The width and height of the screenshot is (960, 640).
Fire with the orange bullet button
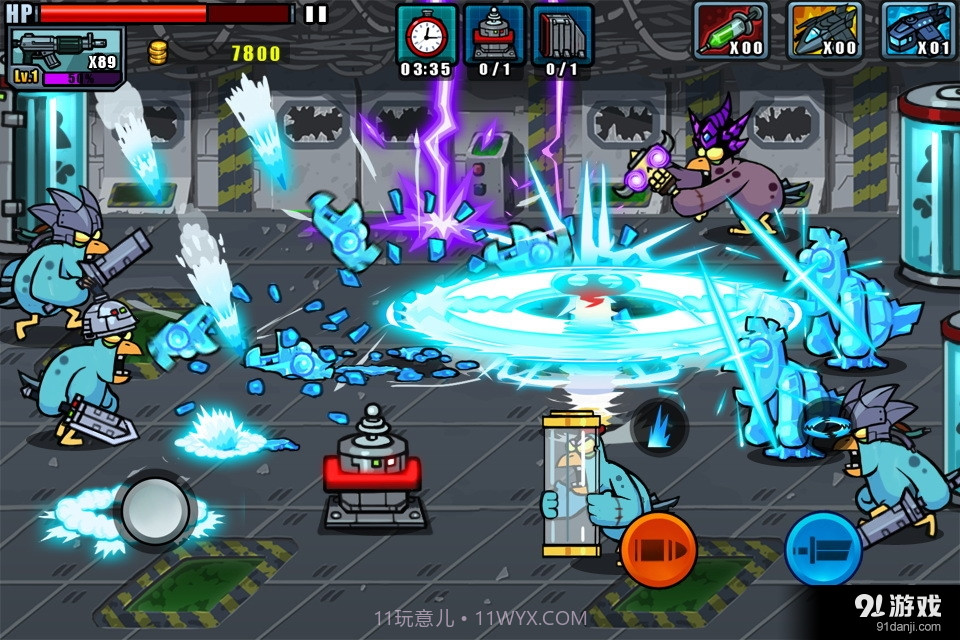point(657,550)
